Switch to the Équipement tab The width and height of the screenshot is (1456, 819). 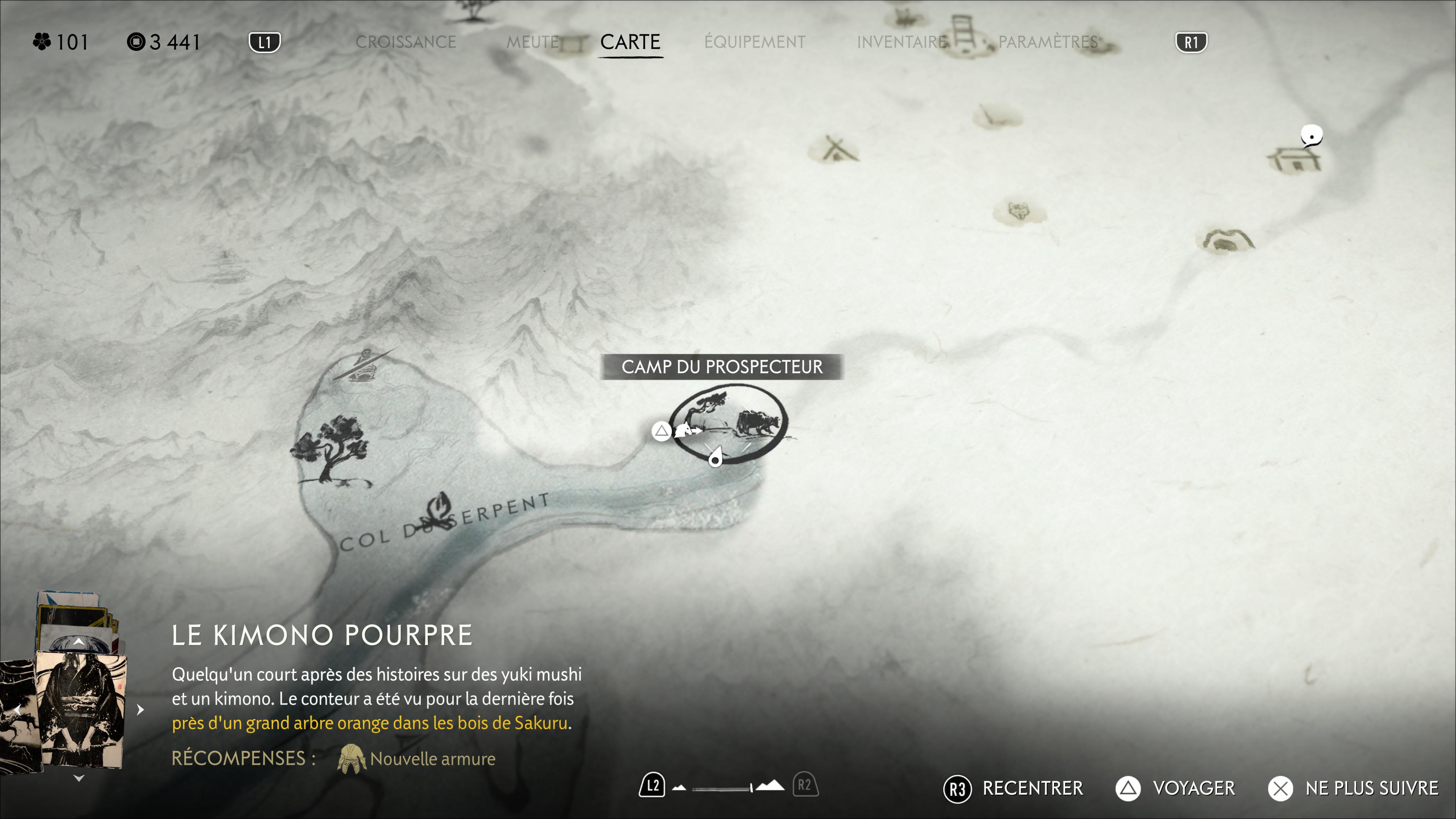pos(755,42)
